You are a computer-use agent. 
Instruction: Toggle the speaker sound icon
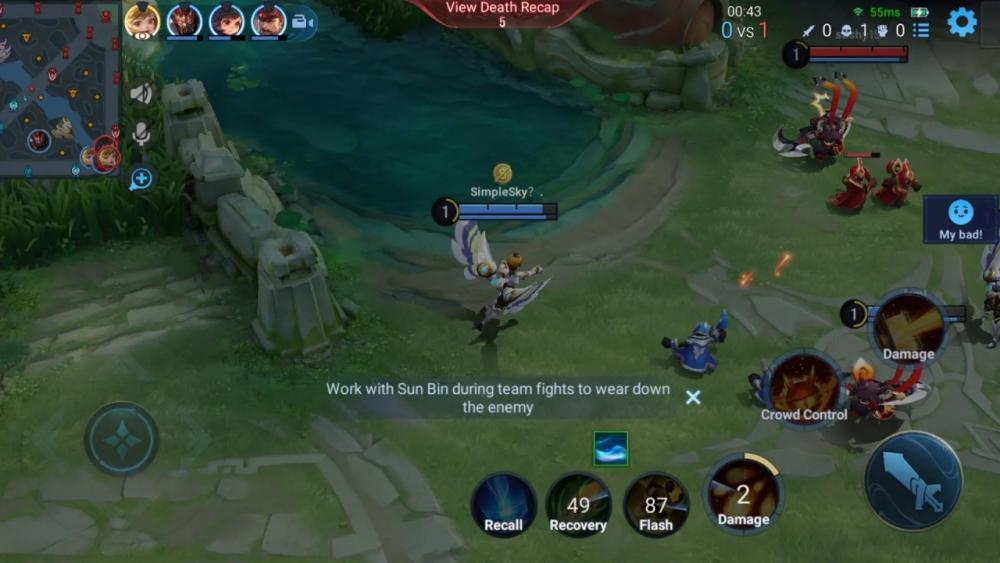(141, 94)
